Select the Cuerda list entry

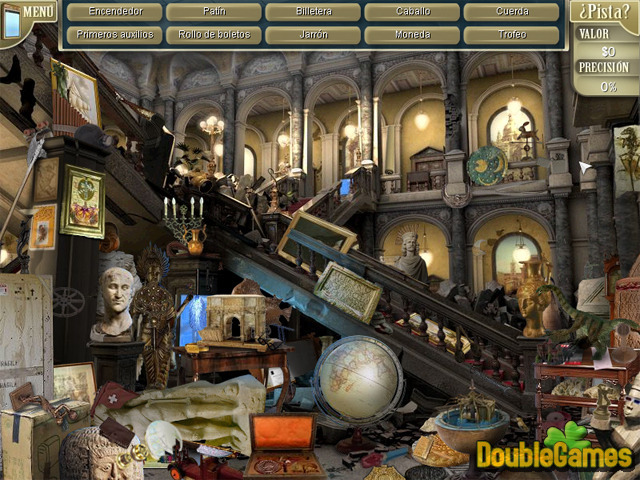pyautogui.click(x=512, y=12)
